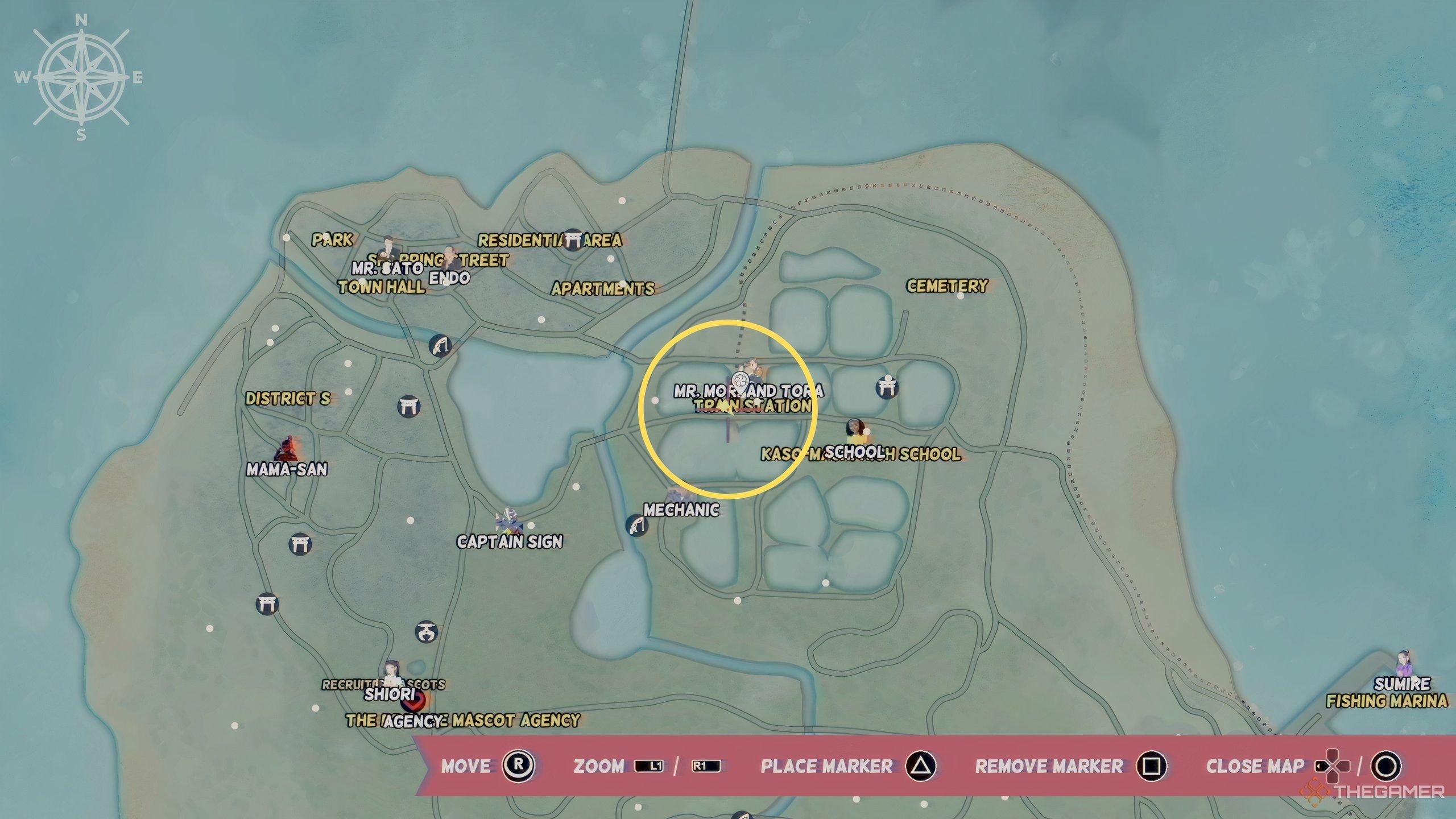
Task: Click the Residential Area label
Action: (549, 241)
